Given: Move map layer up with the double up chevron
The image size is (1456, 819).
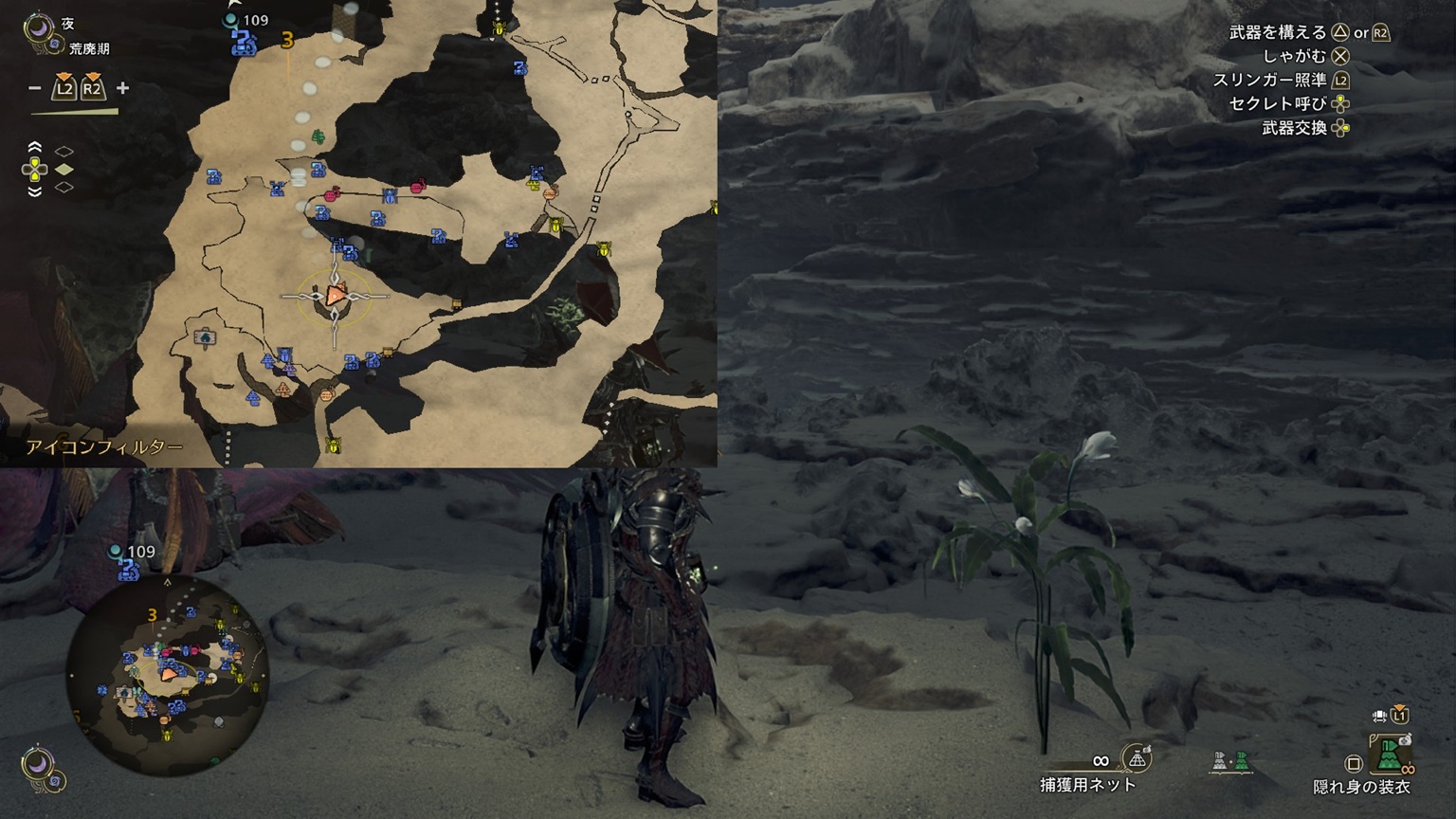Looking at the screenshot, I should [35, 148].
